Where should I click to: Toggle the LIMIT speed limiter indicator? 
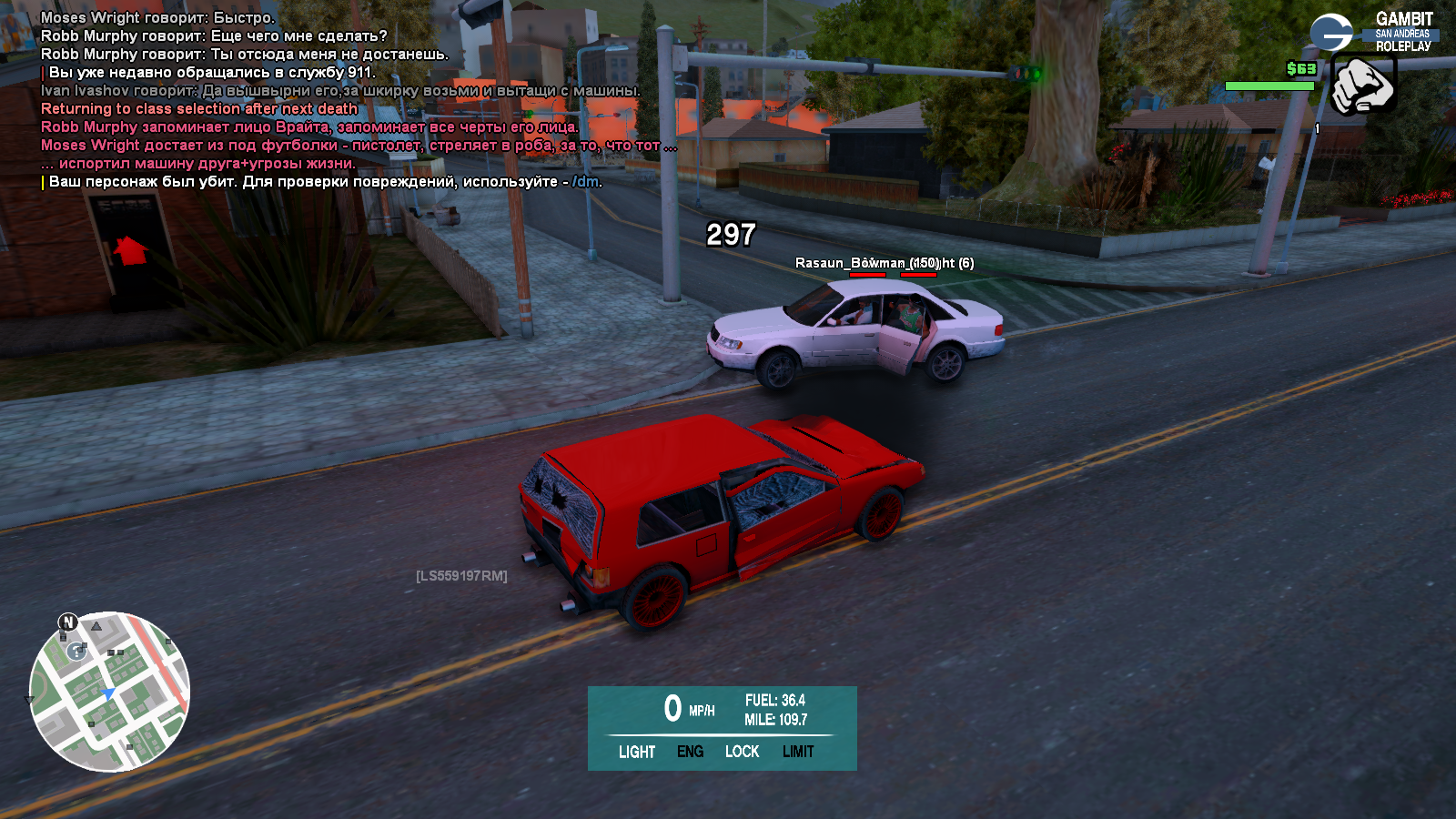click(x=798, y=752)
